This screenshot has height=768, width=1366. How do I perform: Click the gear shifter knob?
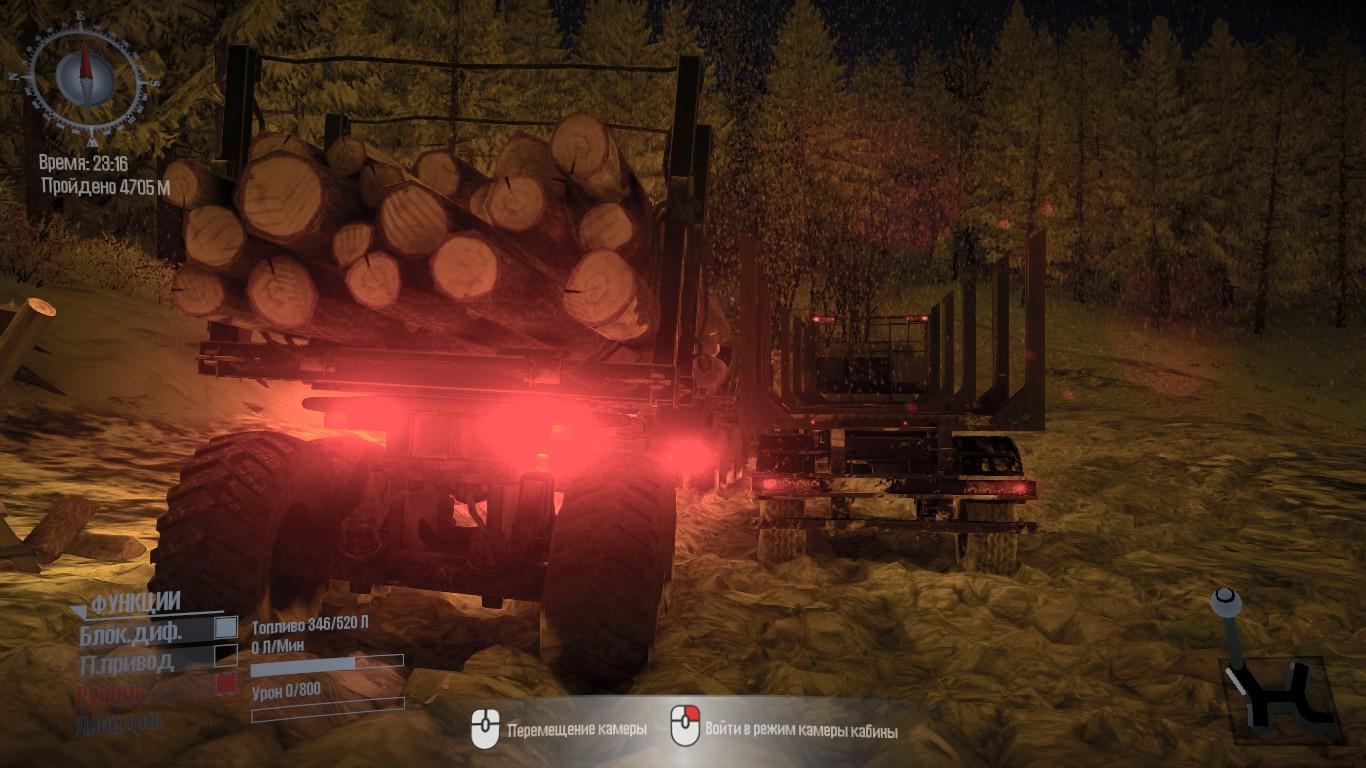1225,602
